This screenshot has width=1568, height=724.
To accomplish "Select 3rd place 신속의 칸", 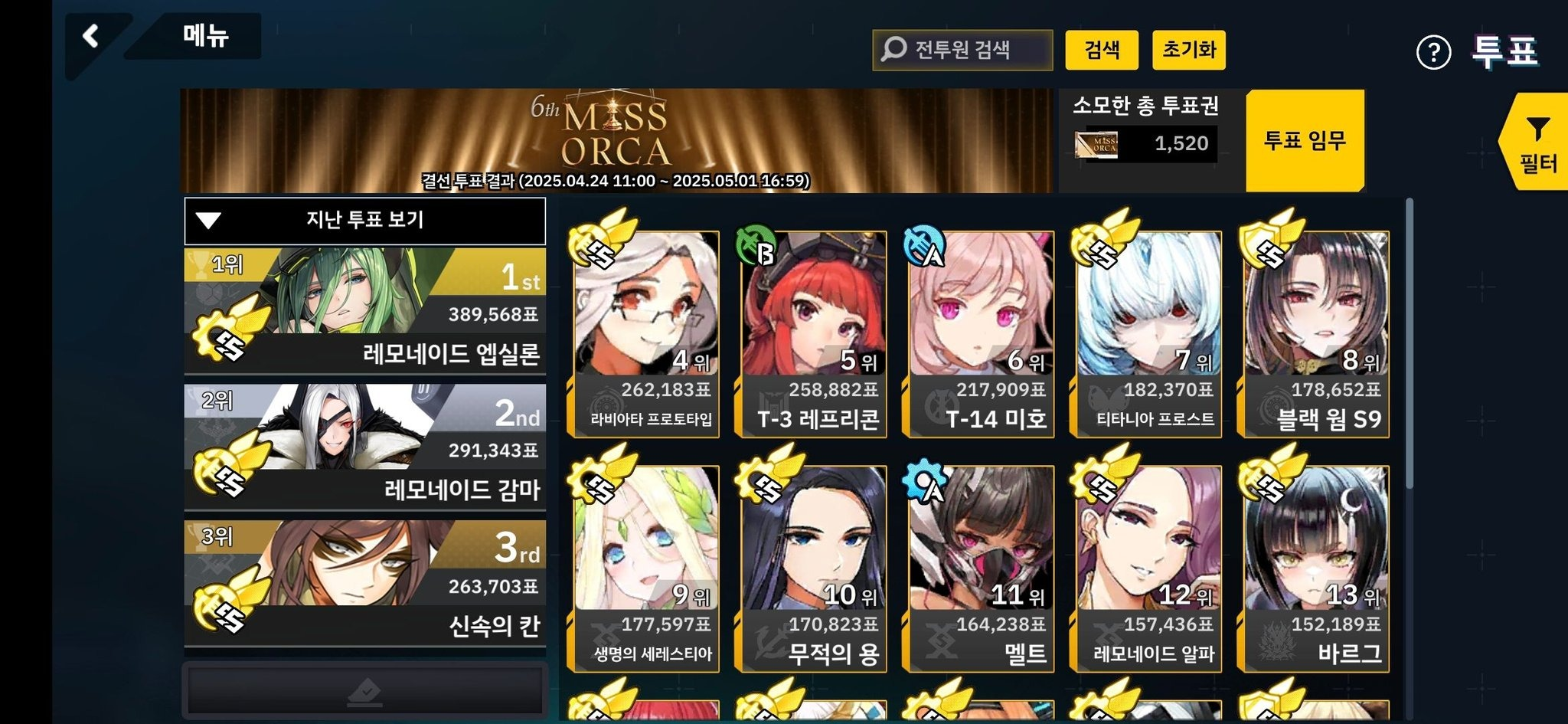I will [x=365, y=583].
